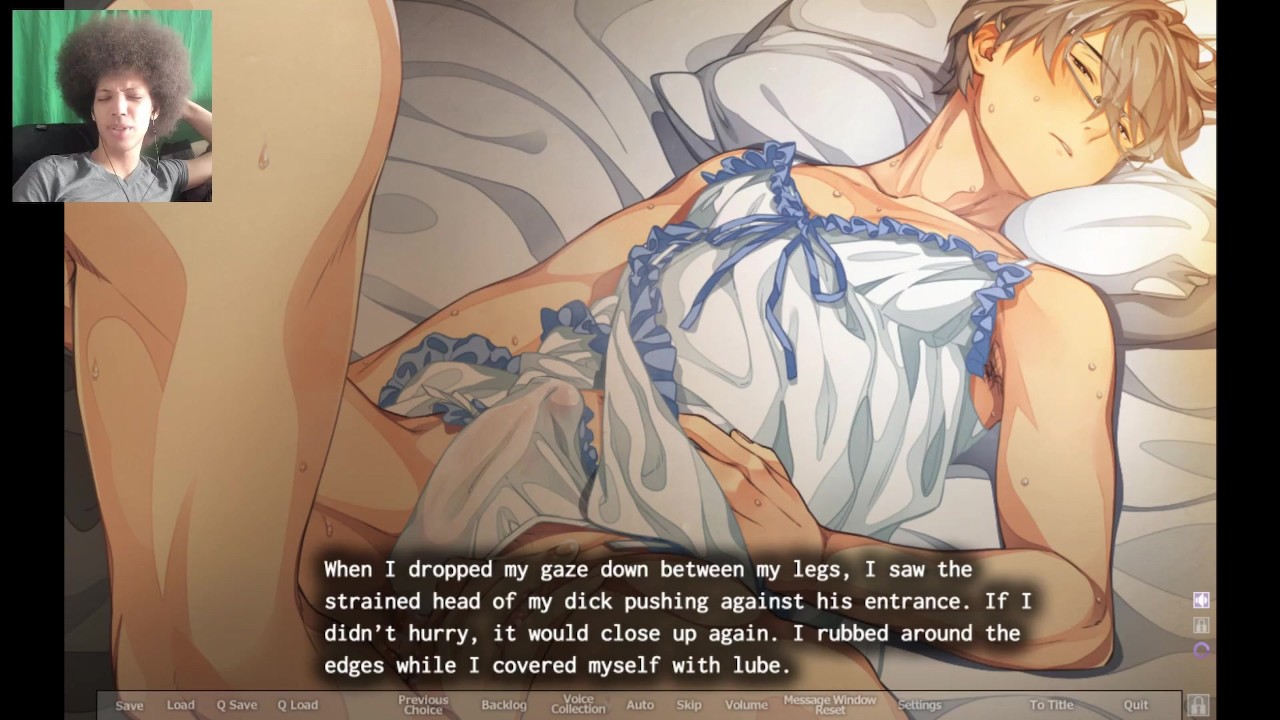Click the Q Save button
Viewport: 1280px width, 720px height.
(237, 705)
